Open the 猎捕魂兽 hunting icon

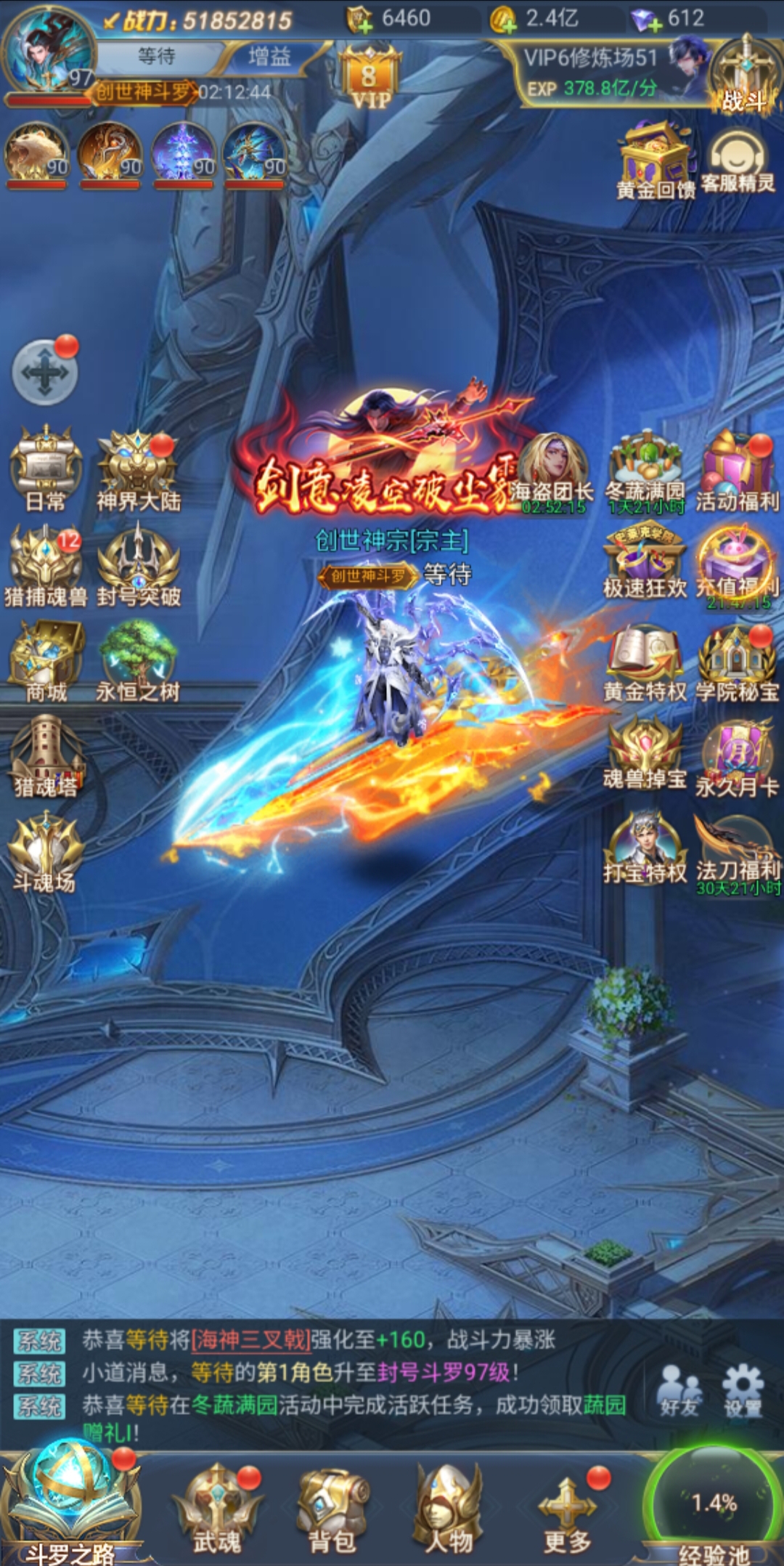pyautogui.click(x=45, y=563)
